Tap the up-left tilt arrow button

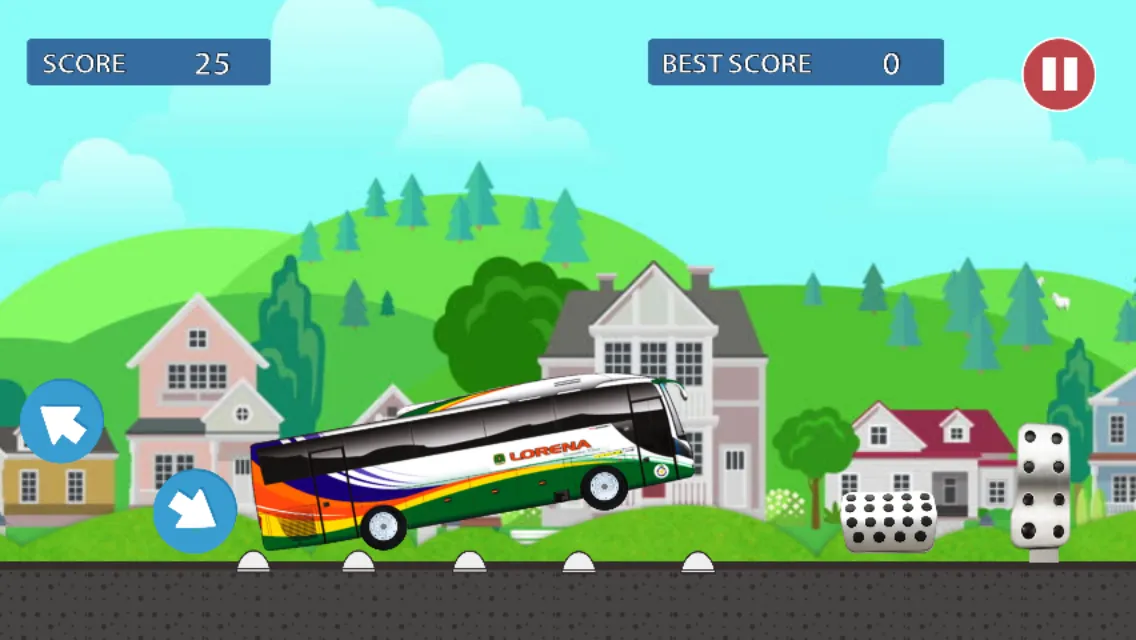coord(62,421)
